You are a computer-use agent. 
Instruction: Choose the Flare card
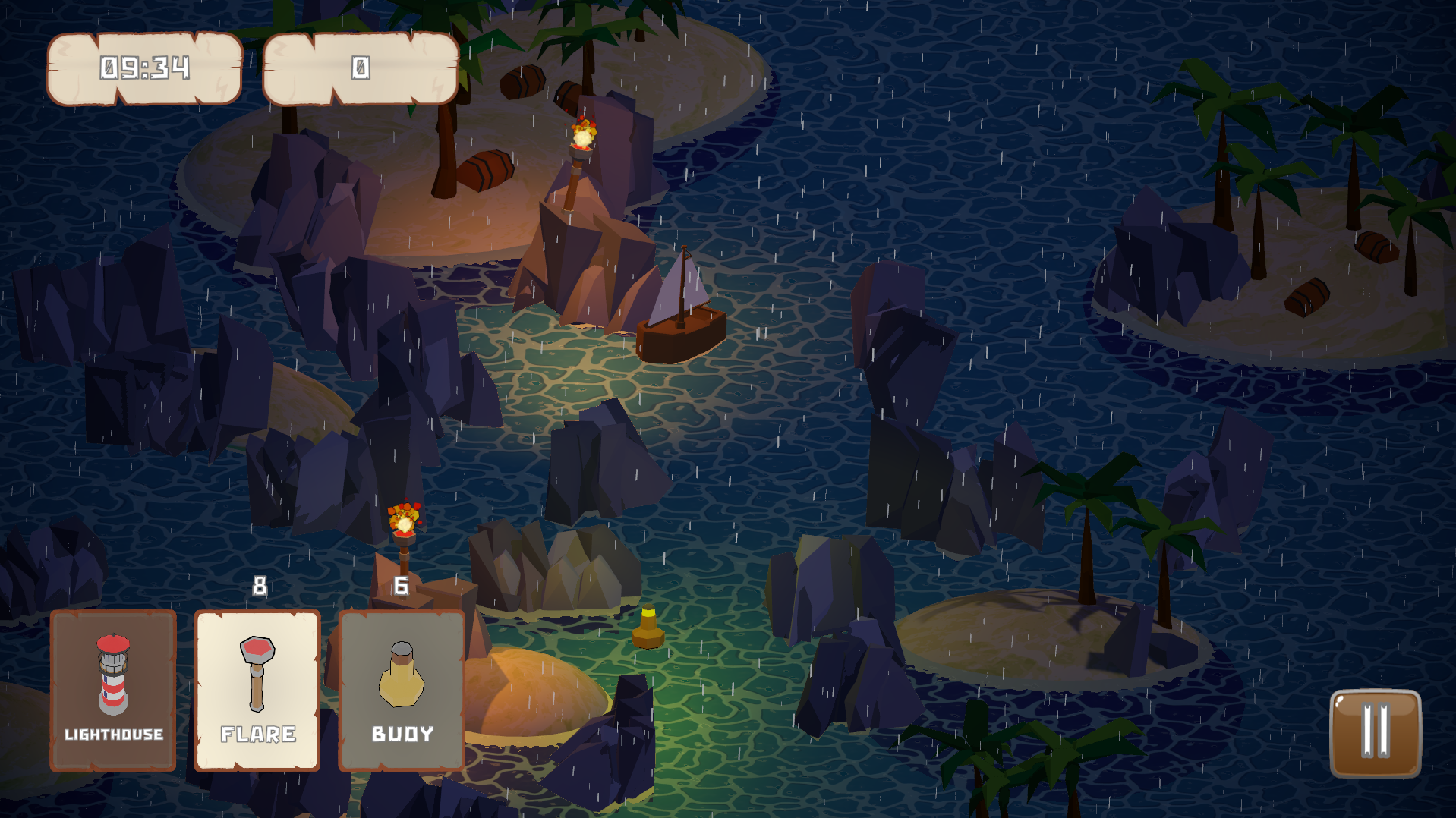click(257, 690)
